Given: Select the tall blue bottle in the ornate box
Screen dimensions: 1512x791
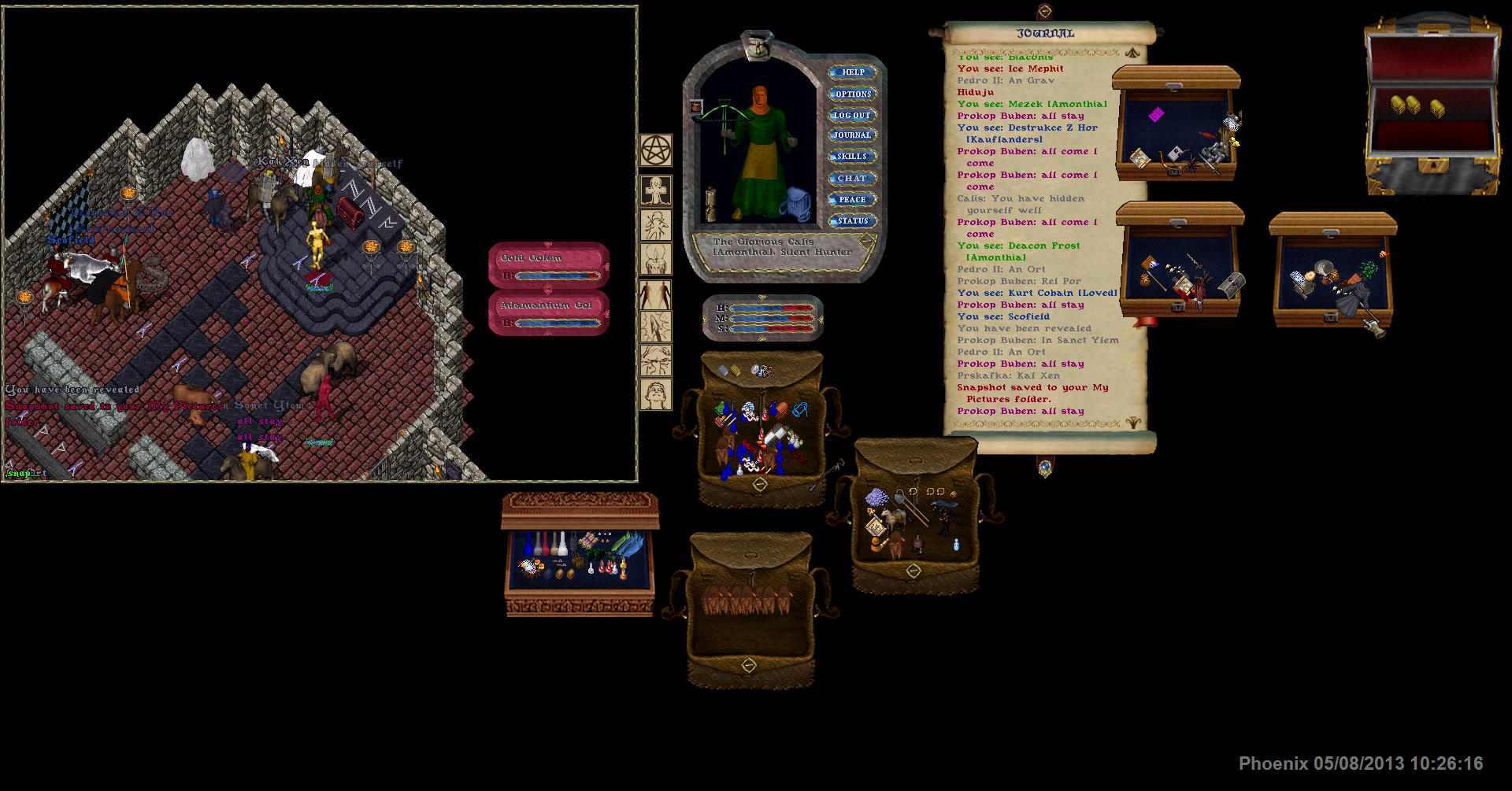Looking at the screenshot, I should [x=528, y=543].
